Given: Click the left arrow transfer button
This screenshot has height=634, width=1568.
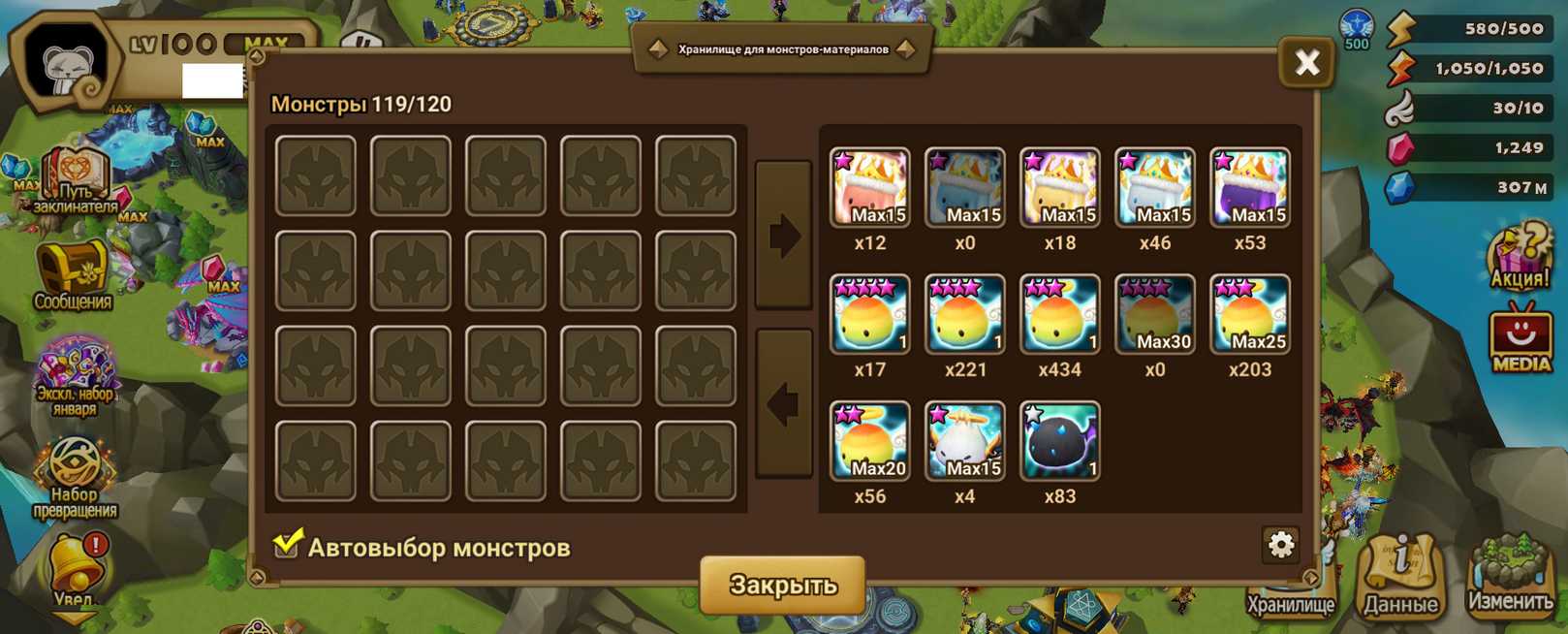Looking at the screenshot, I should click(783, 403).
